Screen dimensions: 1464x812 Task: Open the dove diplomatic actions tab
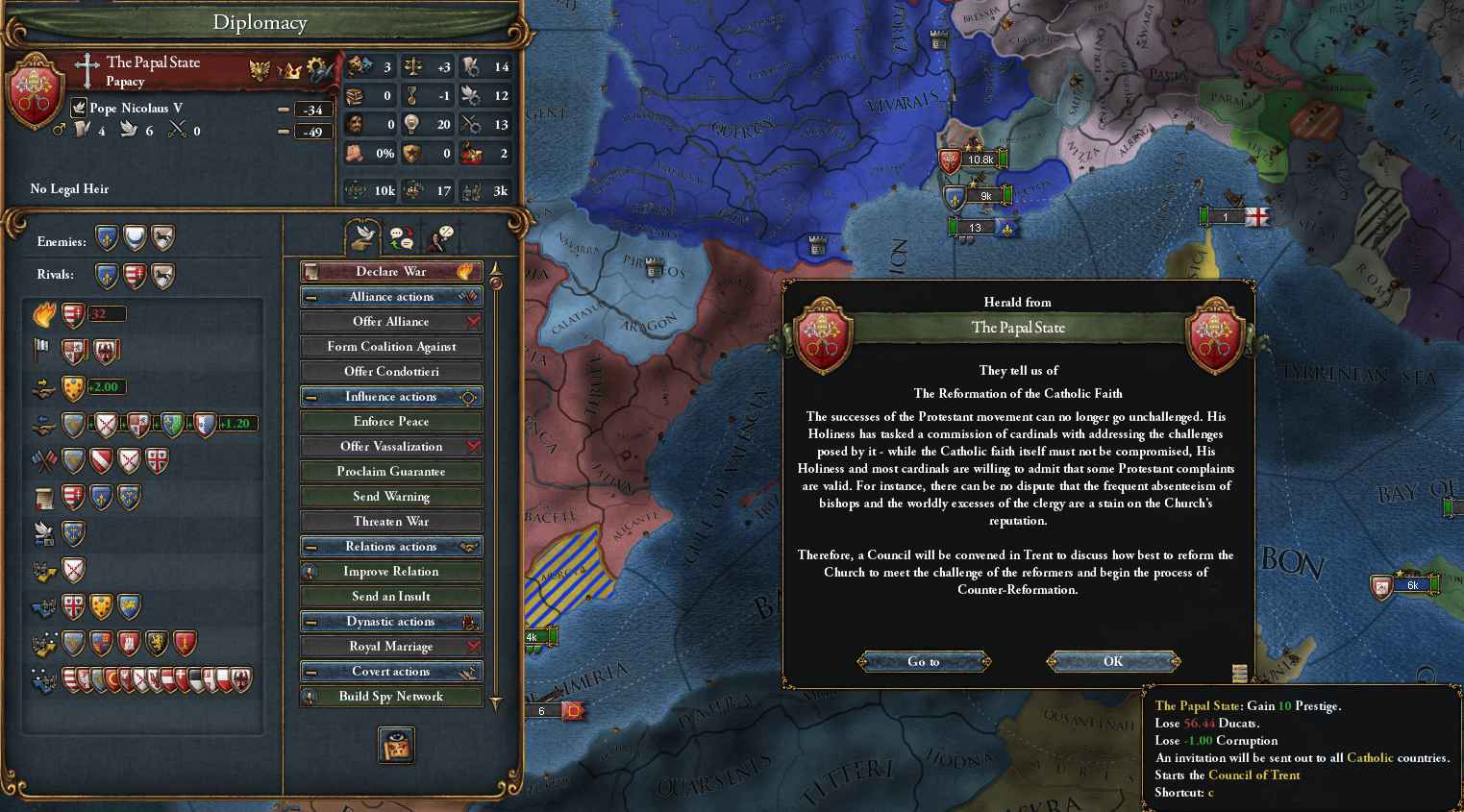pyautogui.click(x=363, y=236)
